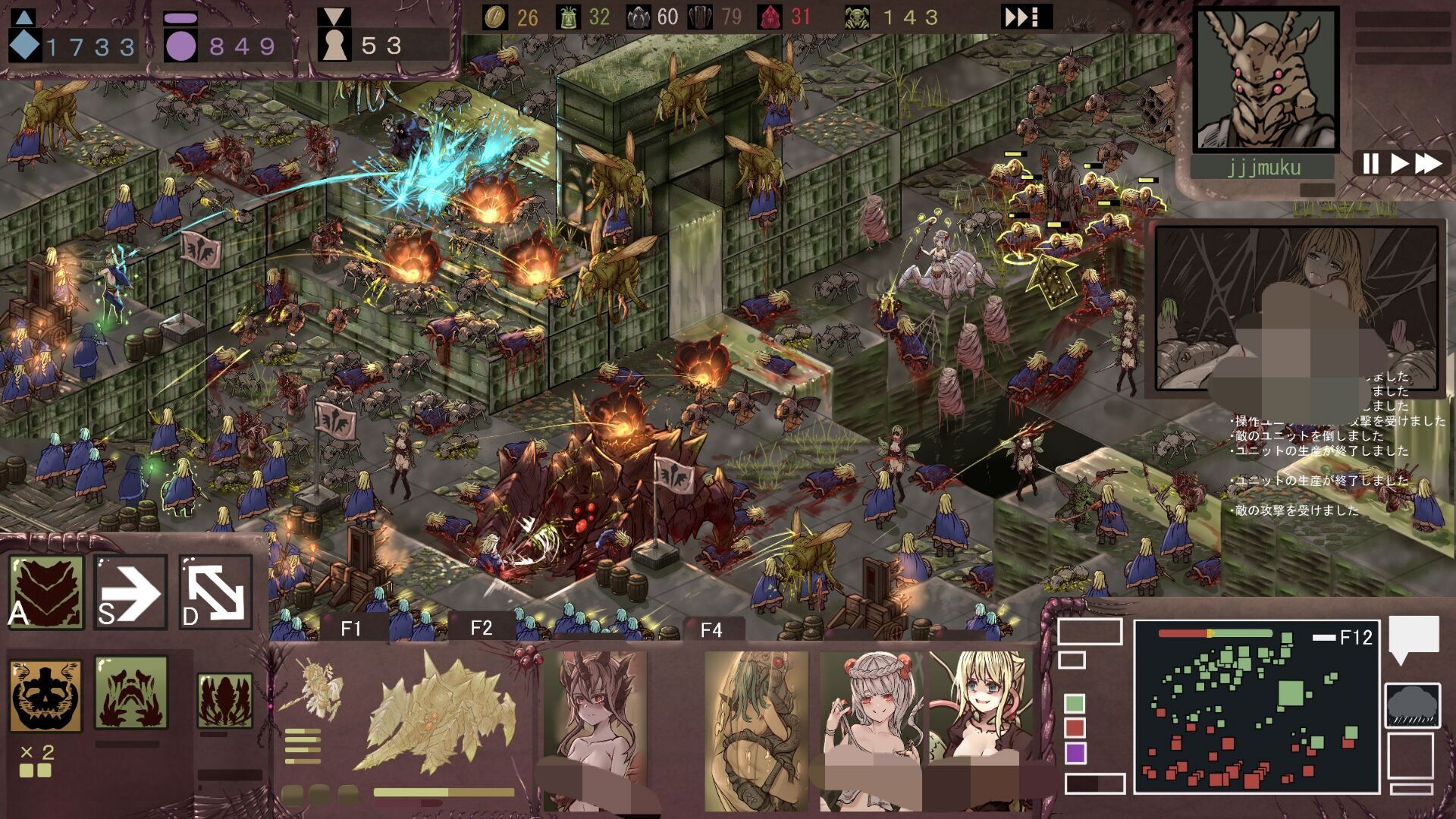Click the skip-forward icon in top bar
This screenshot has width=1456, height=819.
1027,17
